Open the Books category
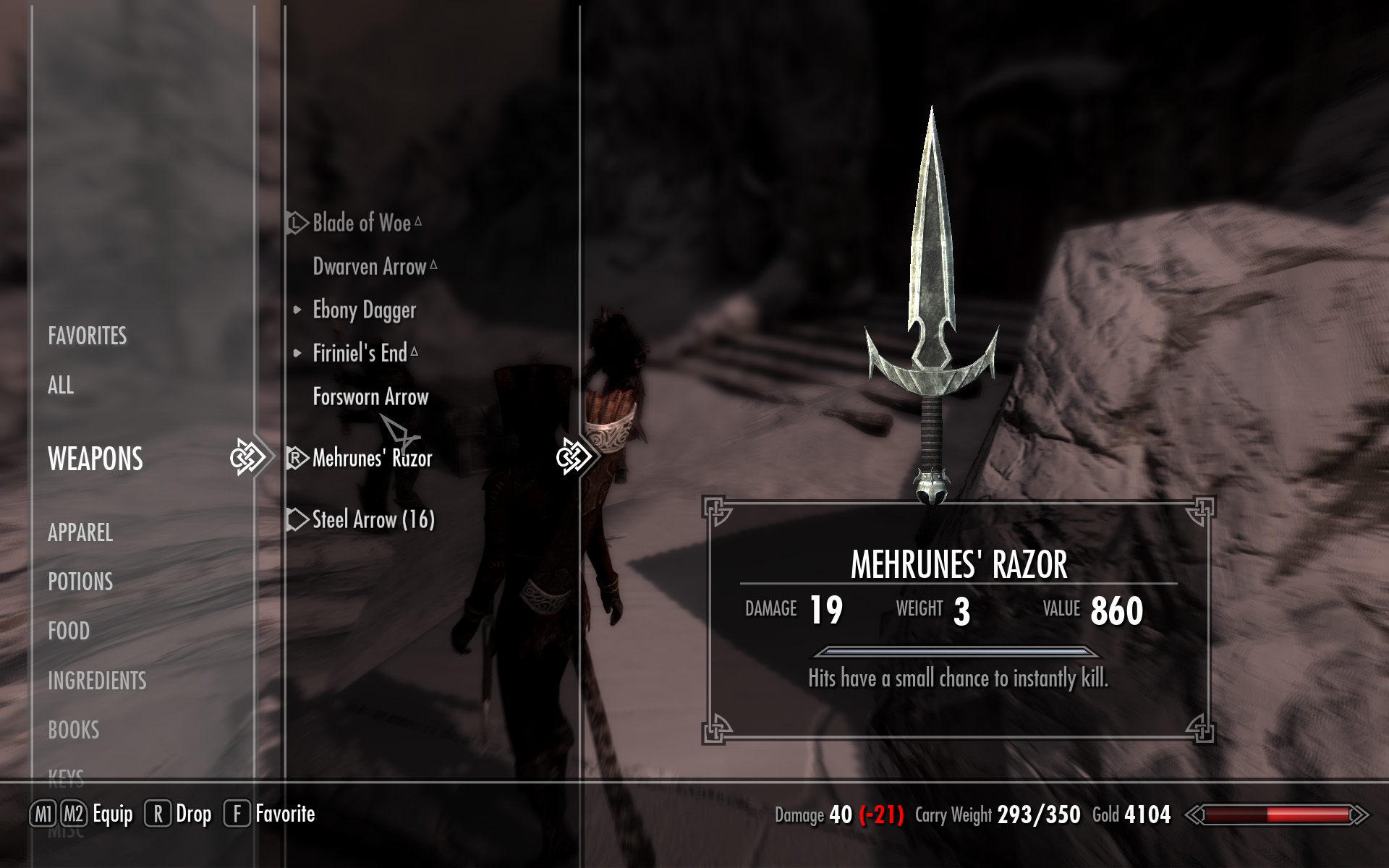 click(x=74, y=730)
